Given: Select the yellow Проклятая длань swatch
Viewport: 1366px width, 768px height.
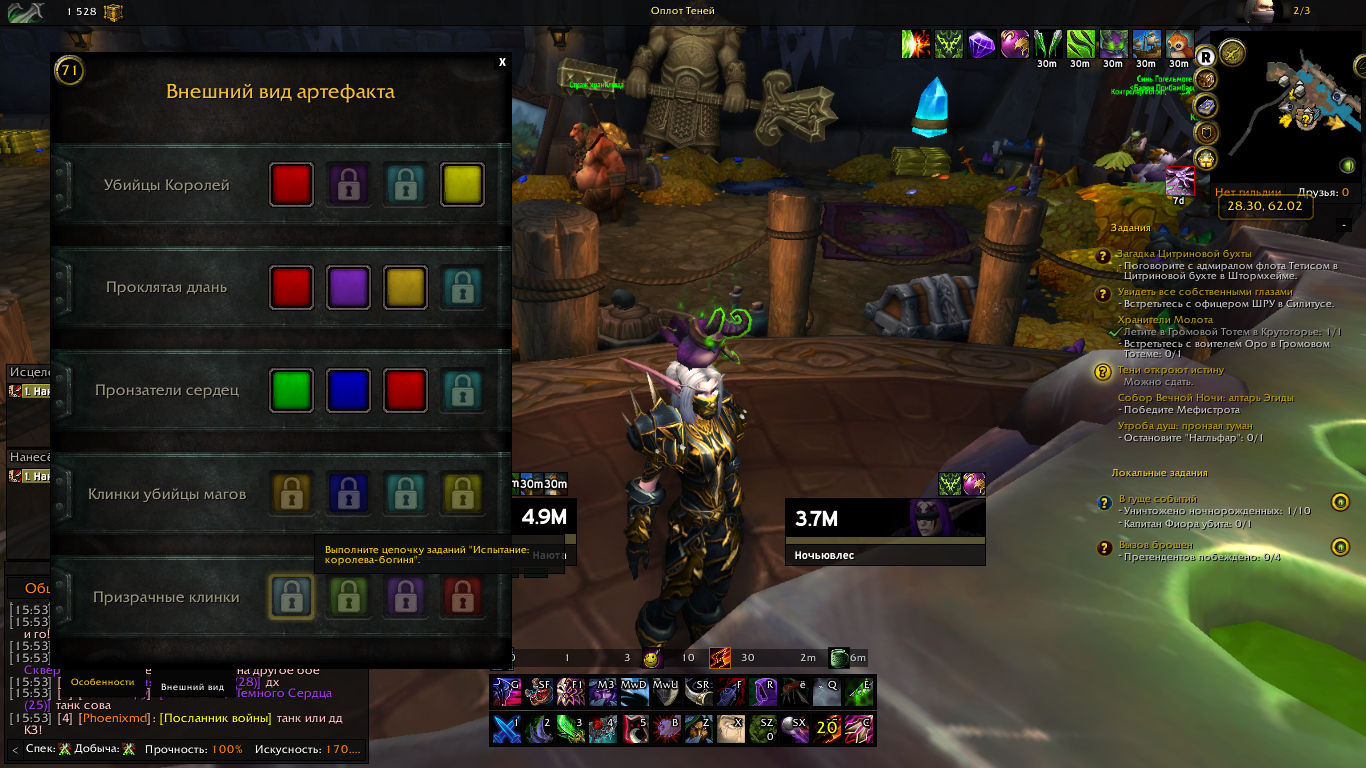Looking at the screenshot, I should 406,287.
